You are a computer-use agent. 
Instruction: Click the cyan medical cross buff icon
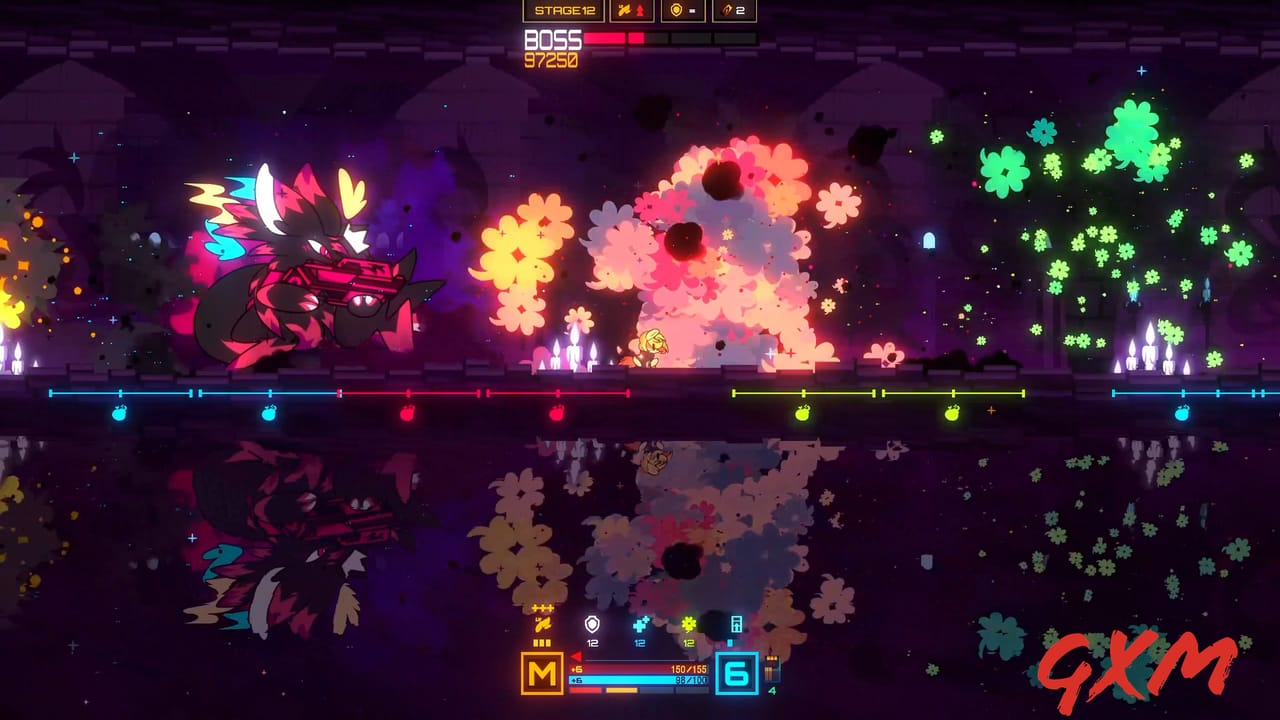tap(640, 624)
